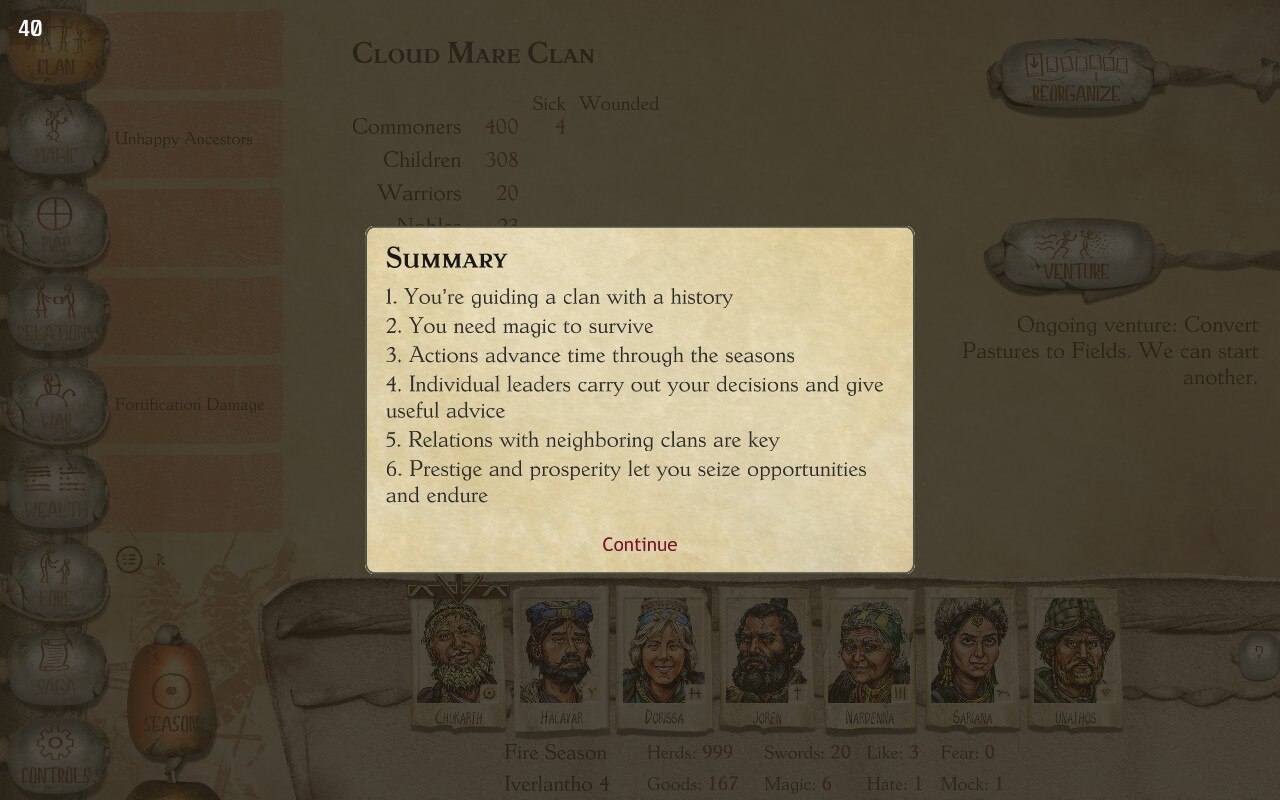Pick Nandenna's advisor portrait
The width and height of the screenshot is (1280, 800).
click(x=869, y=655)
